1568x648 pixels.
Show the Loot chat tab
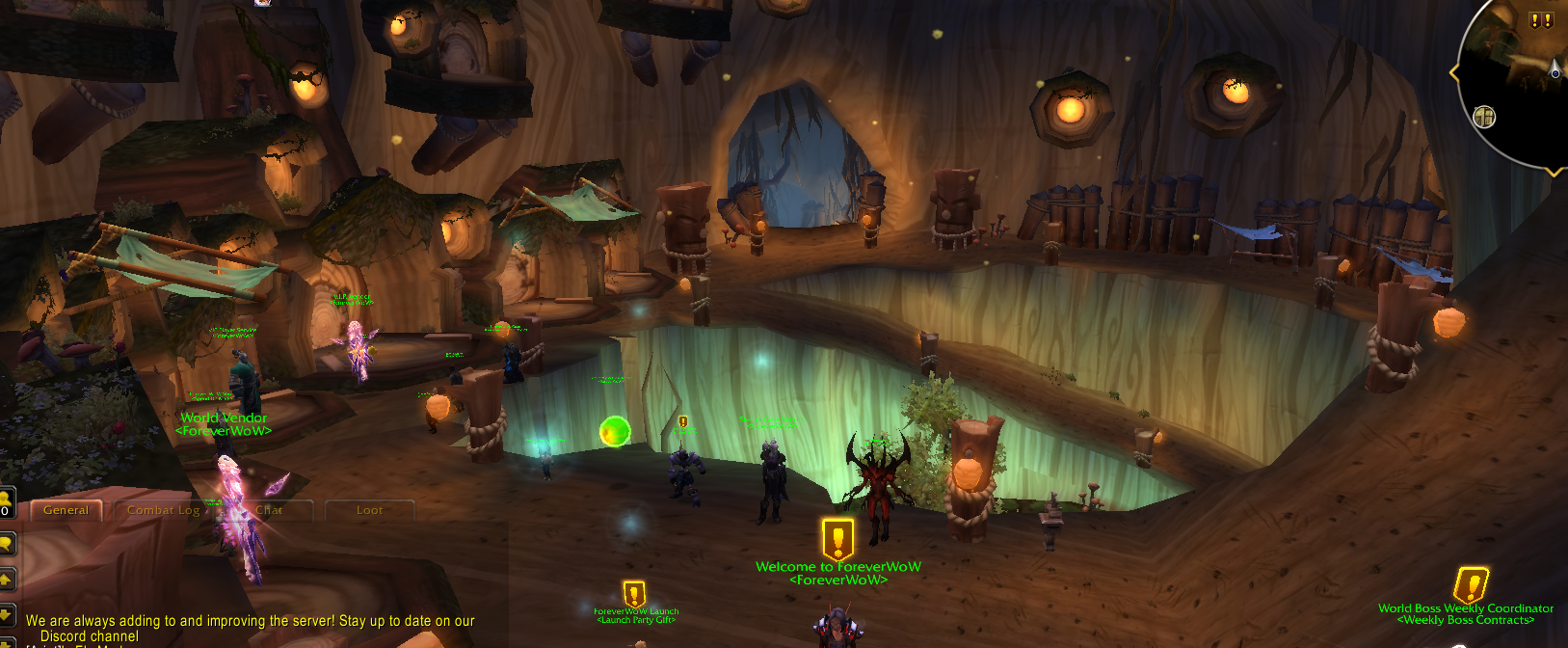click(x=369, y=510)
